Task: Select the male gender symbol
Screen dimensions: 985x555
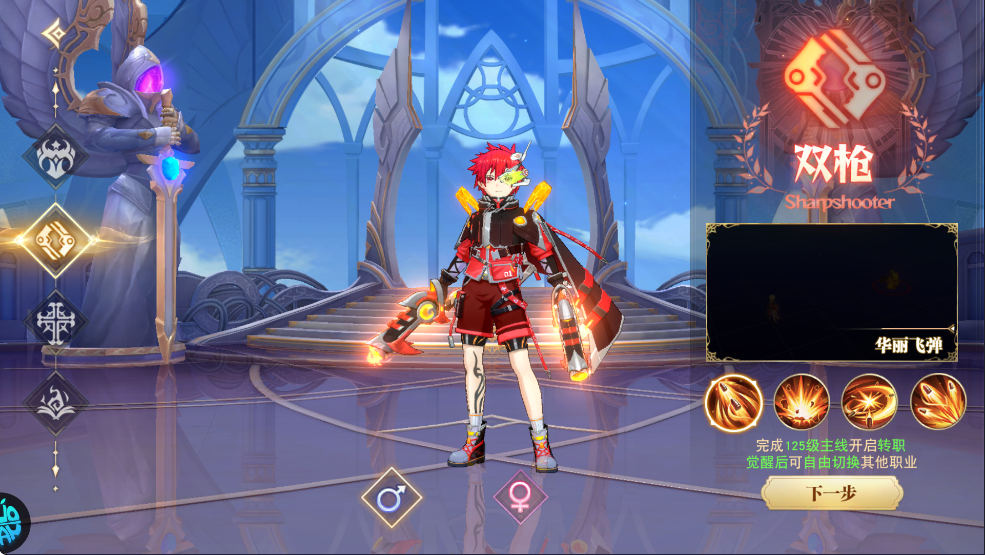Action: pyautogui.click(x=391, y=497)
